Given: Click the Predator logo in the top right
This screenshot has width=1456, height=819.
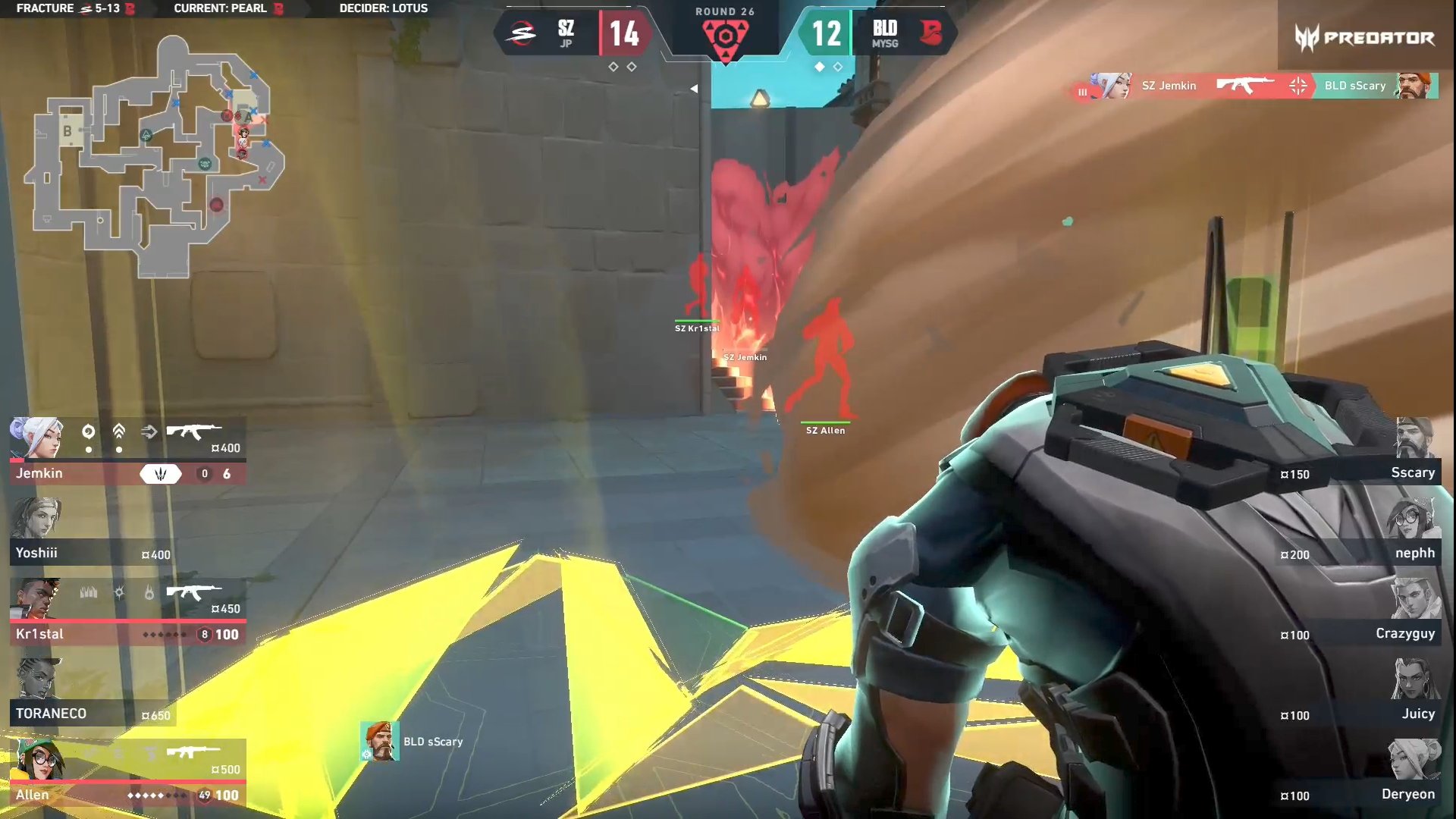Looking at the screenshot, I should point(1365,34).
